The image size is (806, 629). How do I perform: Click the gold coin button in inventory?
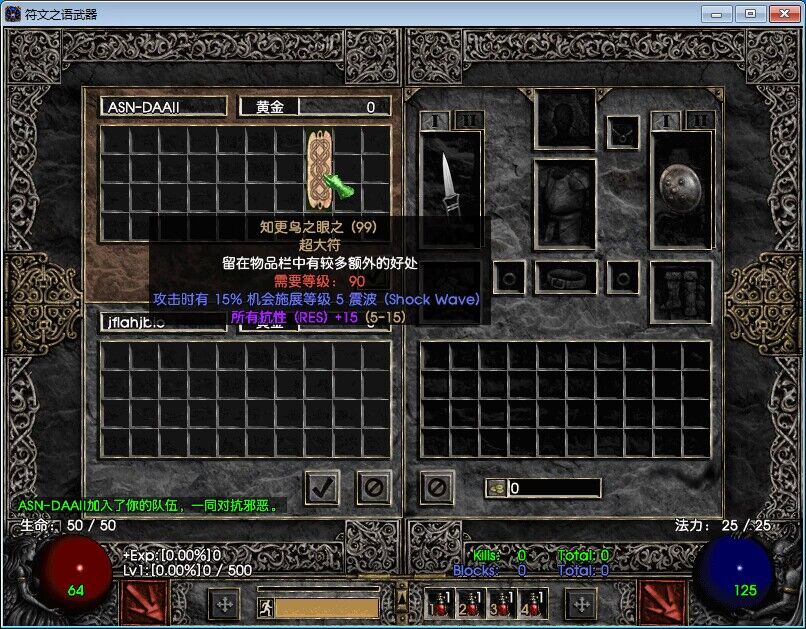click(x=495, y=488)
